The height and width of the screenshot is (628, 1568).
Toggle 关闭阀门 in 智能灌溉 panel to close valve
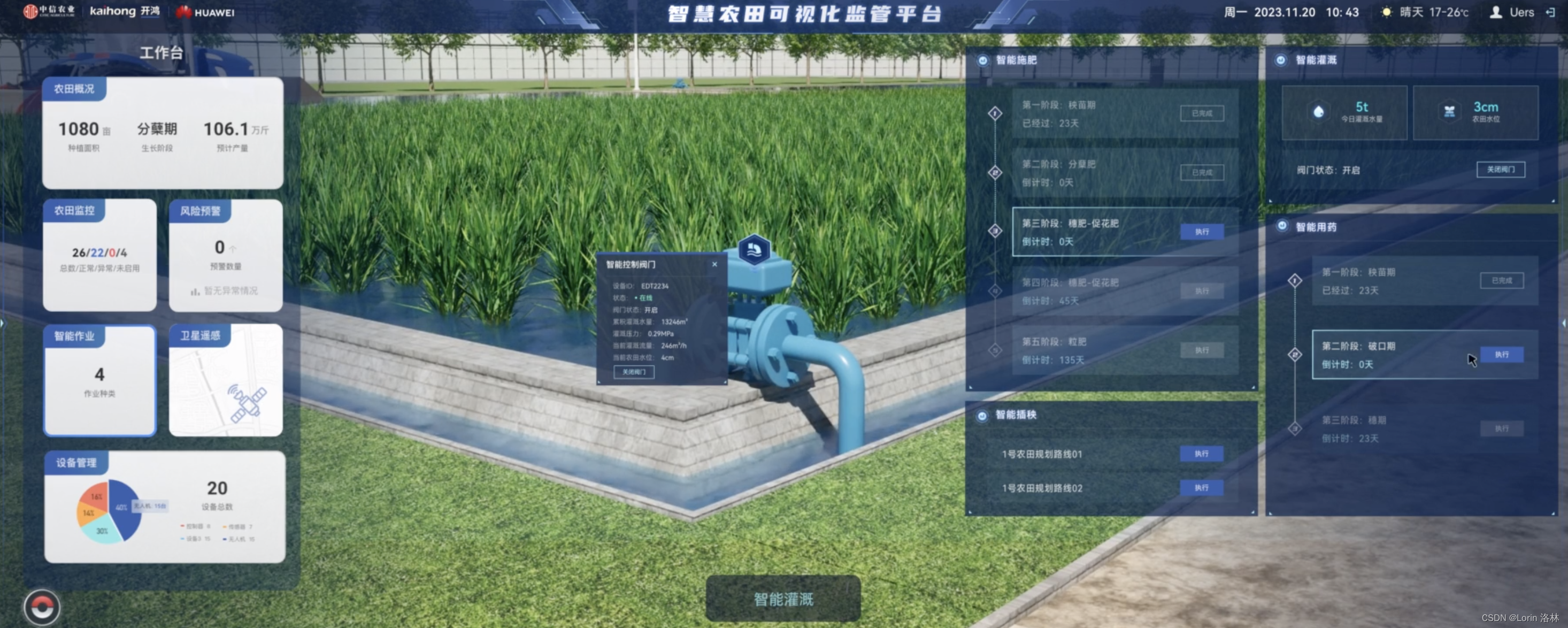click(x=1501, y=170)
